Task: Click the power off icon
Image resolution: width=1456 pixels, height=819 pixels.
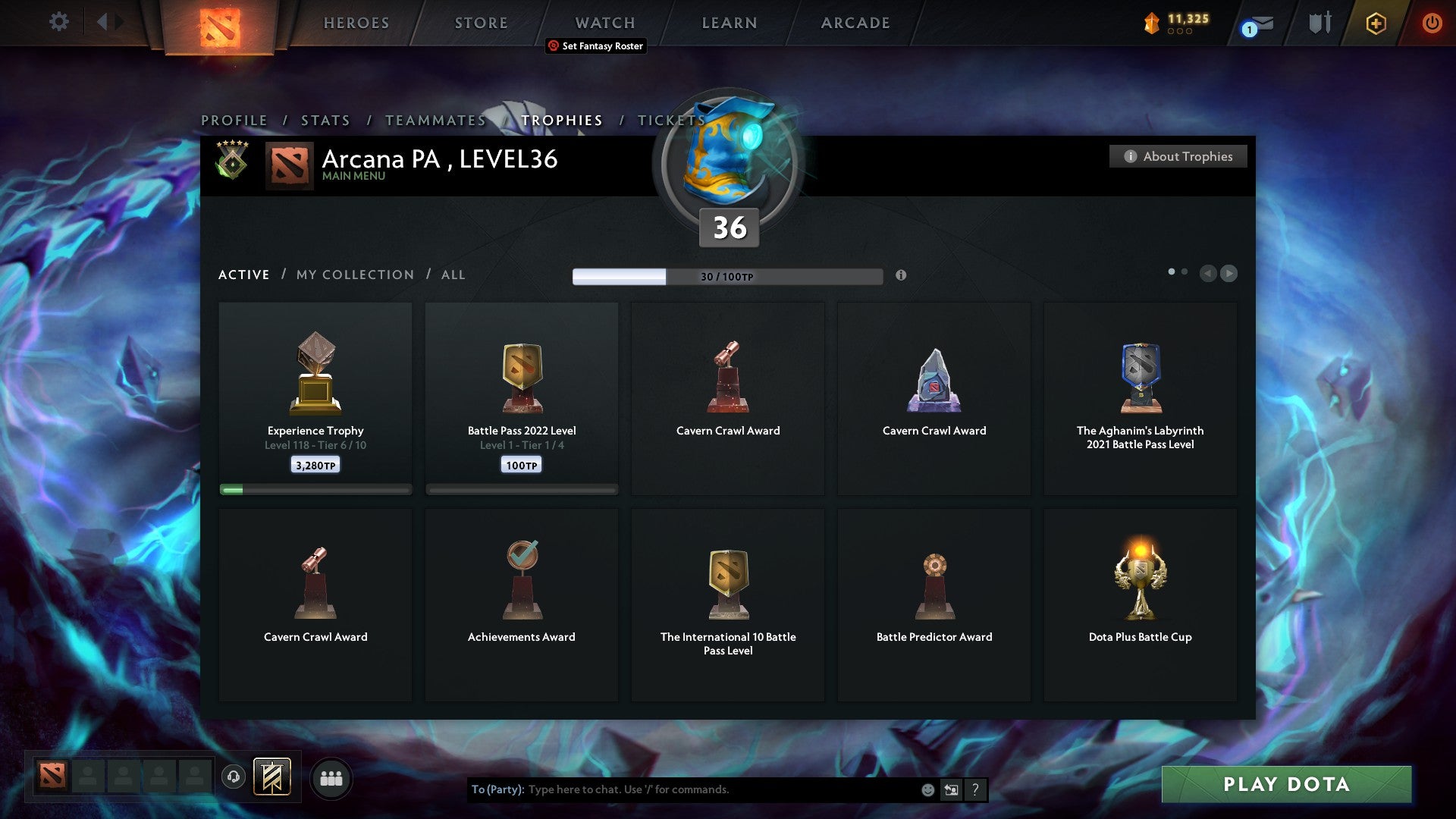Action: coord(1432,23)
